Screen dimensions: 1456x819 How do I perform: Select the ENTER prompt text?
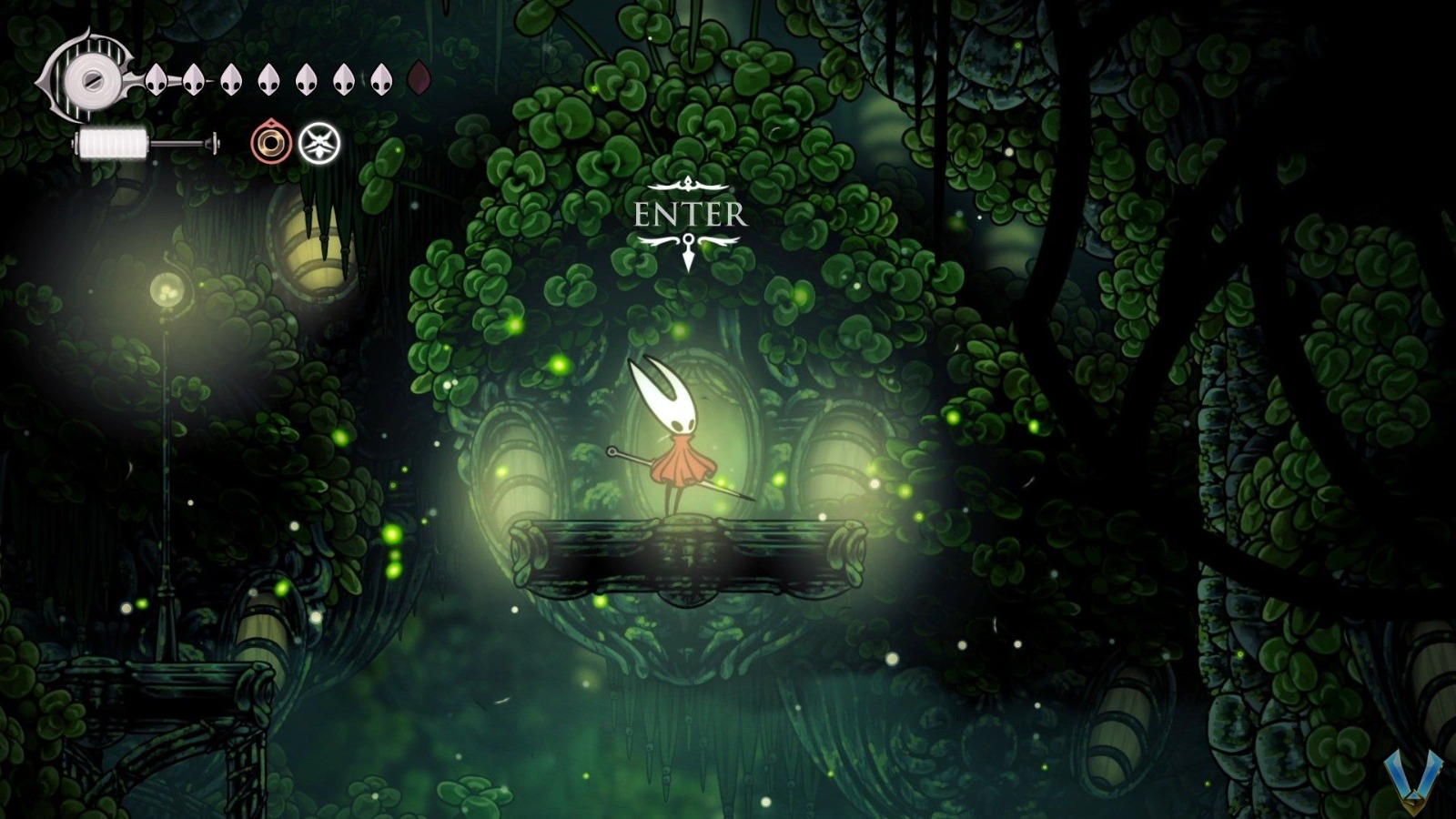[x=690, y=216]
